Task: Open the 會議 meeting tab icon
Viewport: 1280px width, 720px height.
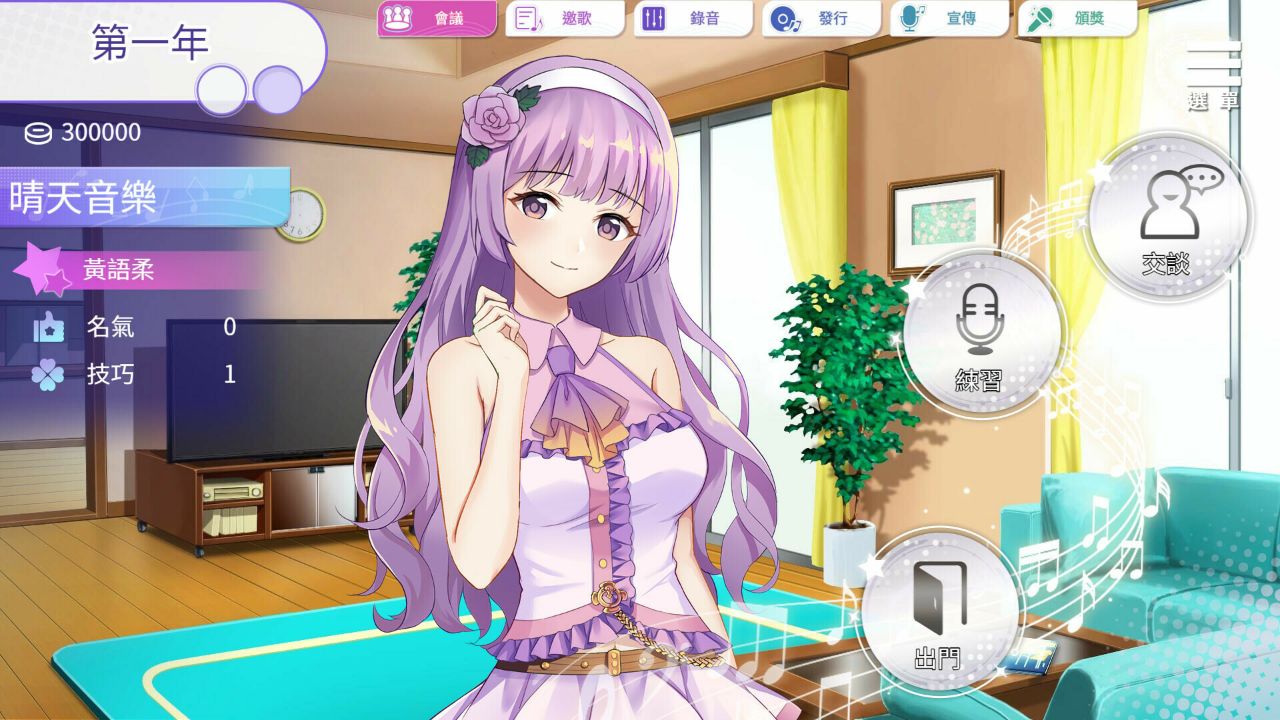Action: click(397, 17)
